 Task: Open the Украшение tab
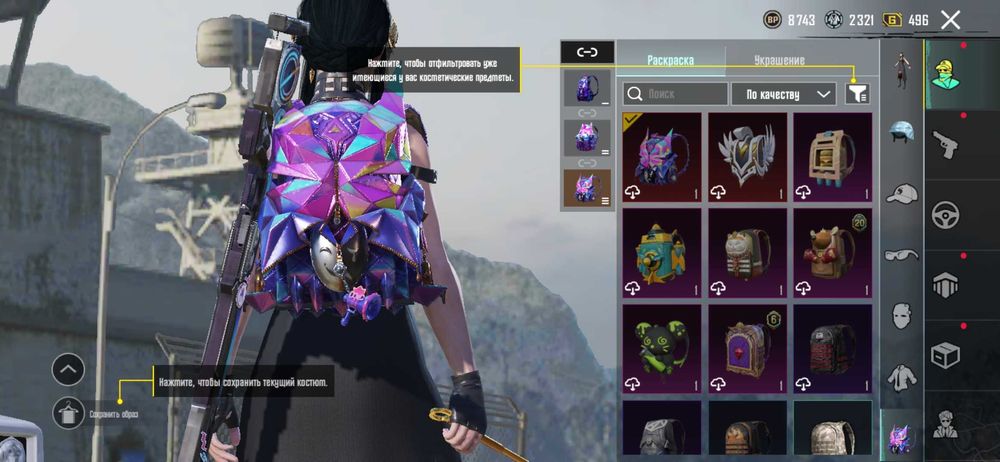tap(780, 60)
